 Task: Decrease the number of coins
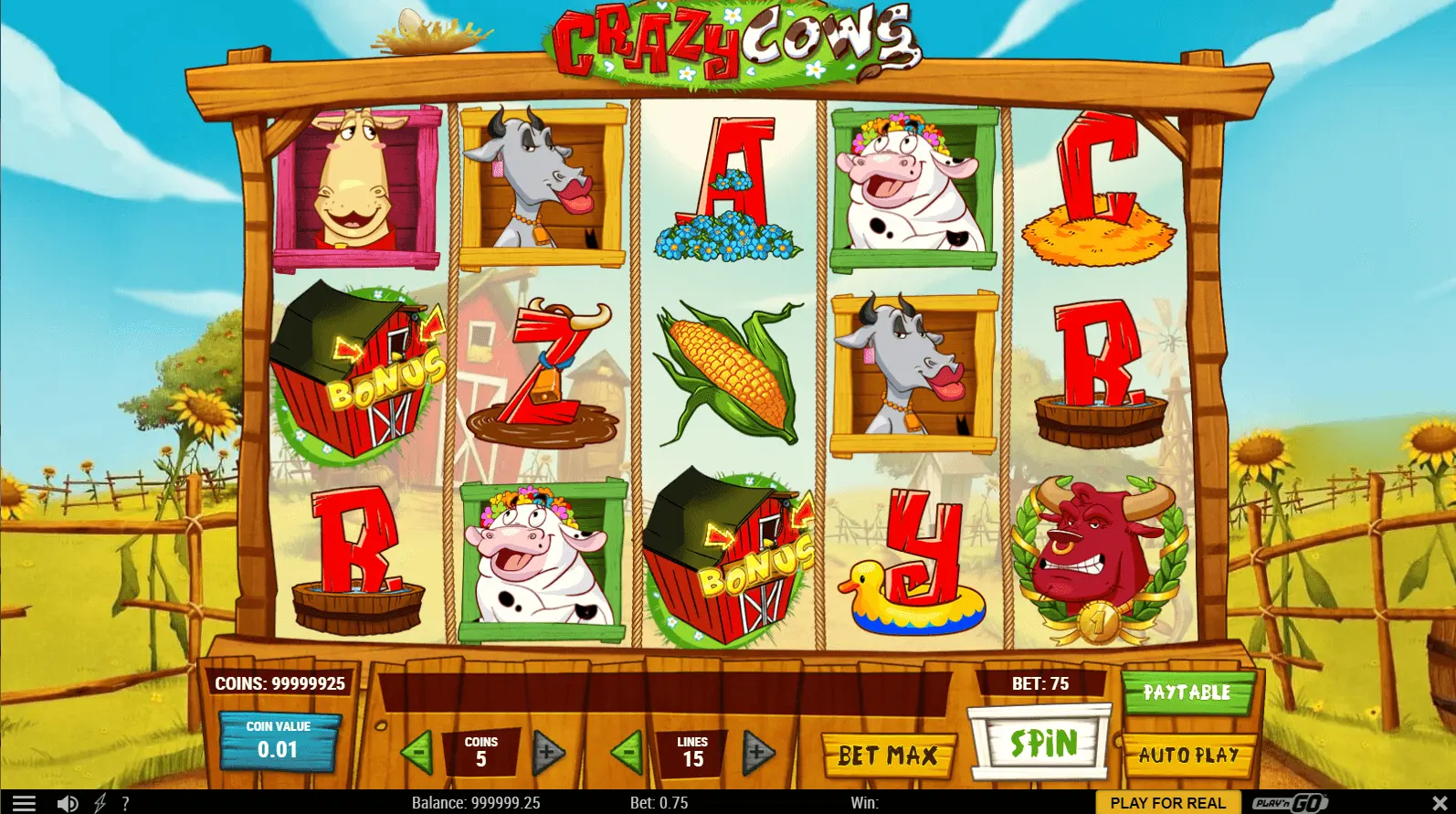pos(417,754)
